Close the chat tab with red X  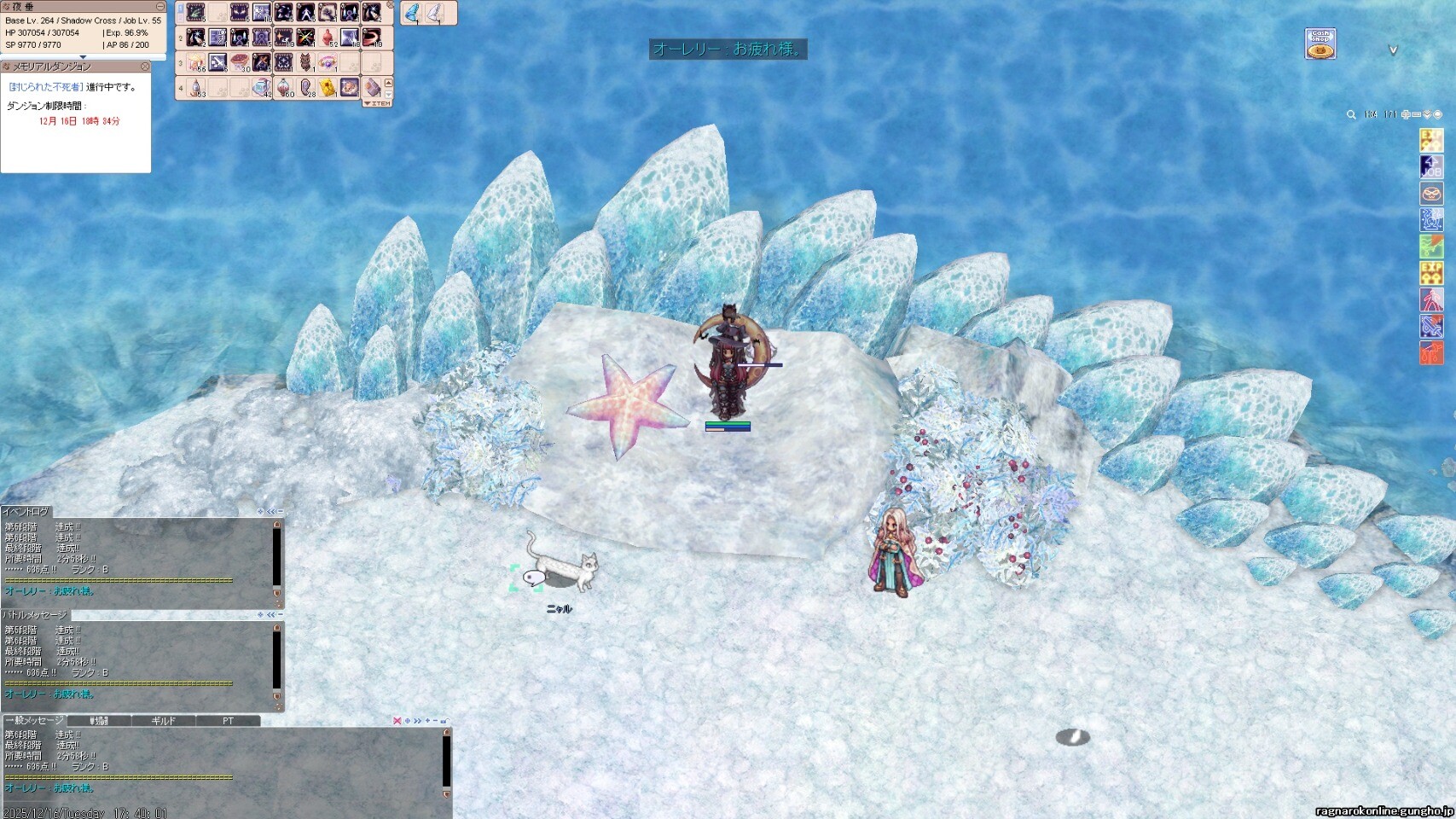click(397, 721)
